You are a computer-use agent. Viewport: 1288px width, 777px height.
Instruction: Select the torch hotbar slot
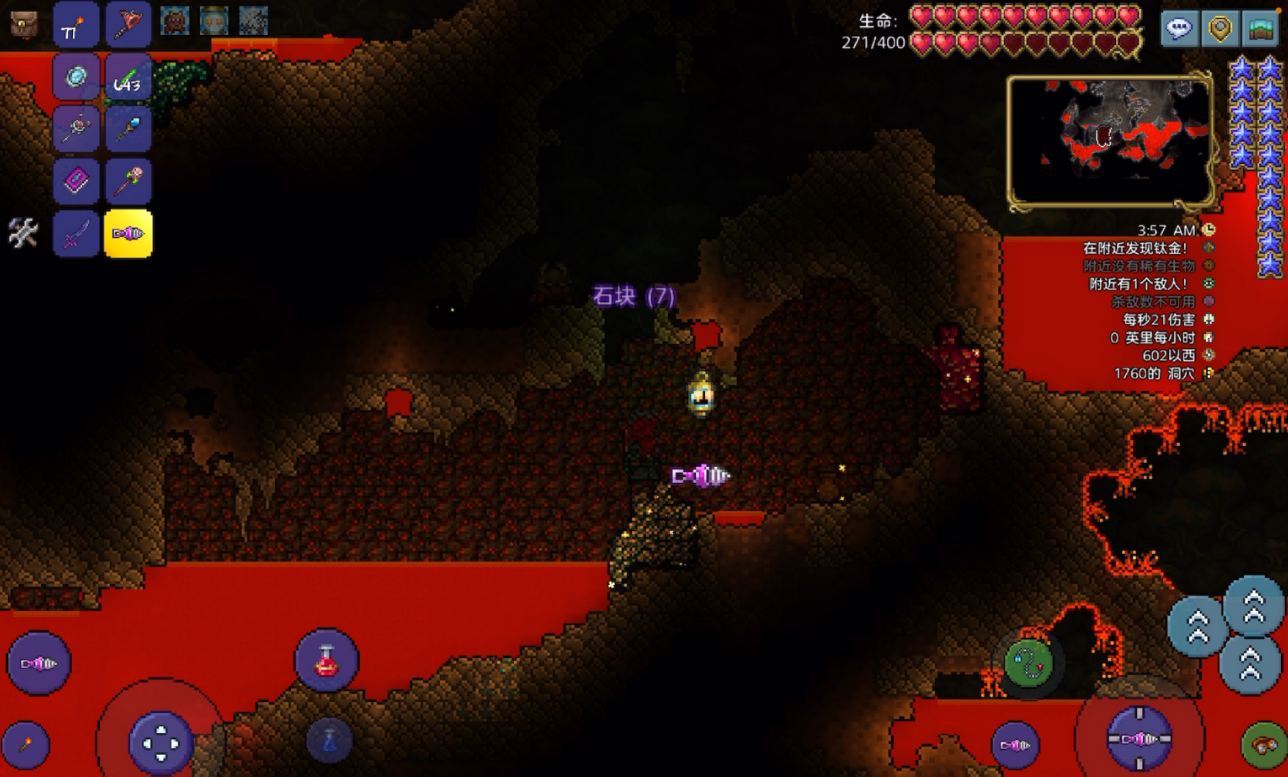pos(76,25)
